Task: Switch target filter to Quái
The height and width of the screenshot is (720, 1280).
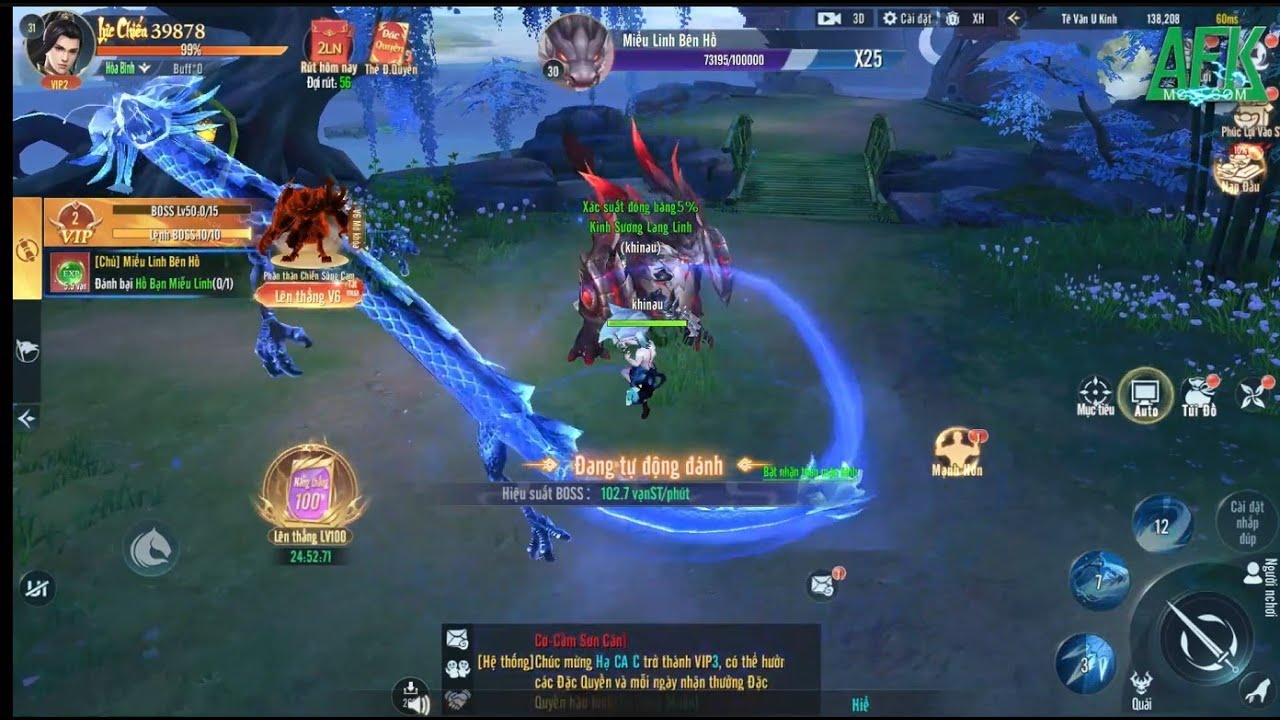Action: tap(1141, 688)
